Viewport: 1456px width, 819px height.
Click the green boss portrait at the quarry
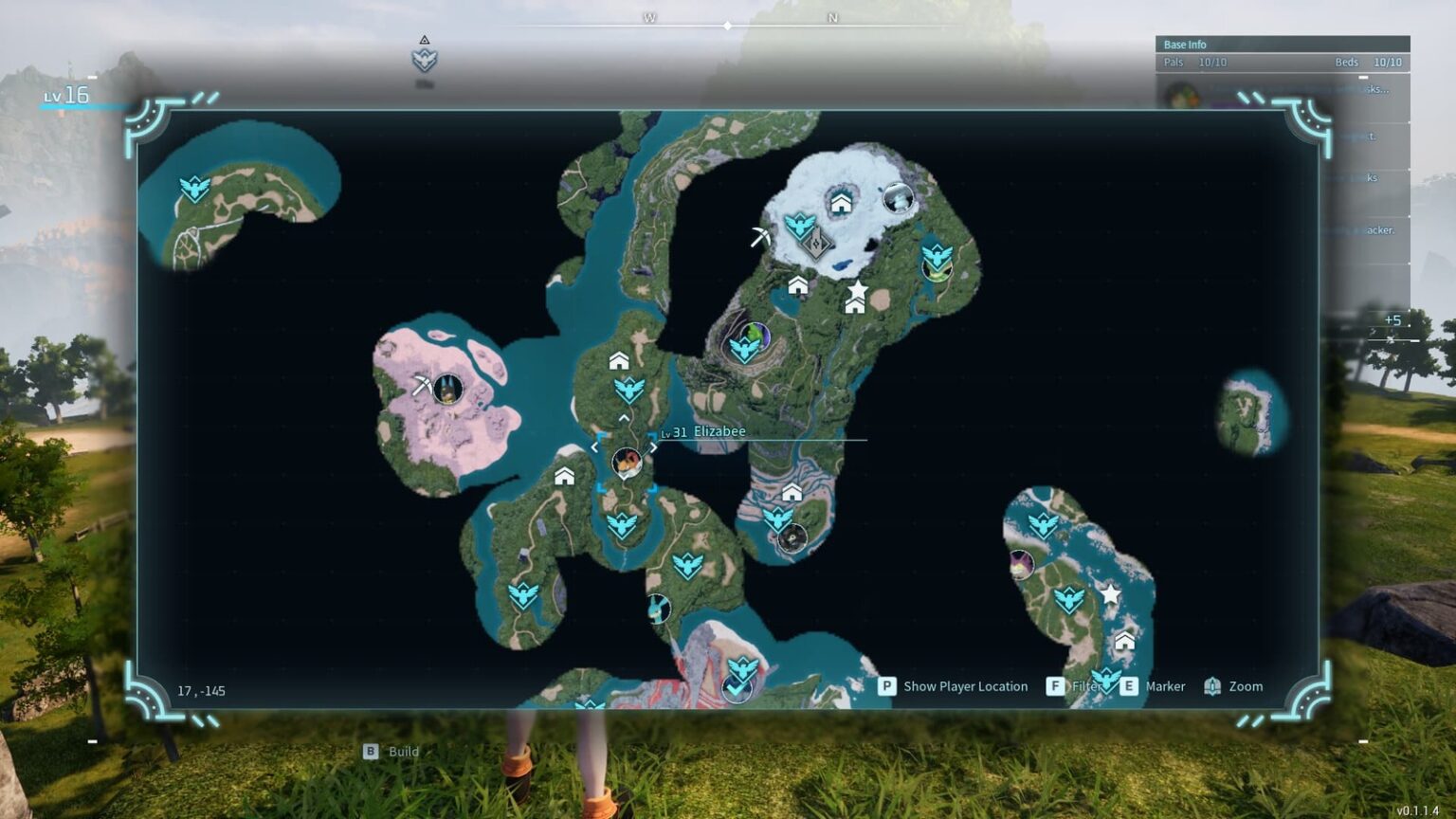tap(755, 335)
